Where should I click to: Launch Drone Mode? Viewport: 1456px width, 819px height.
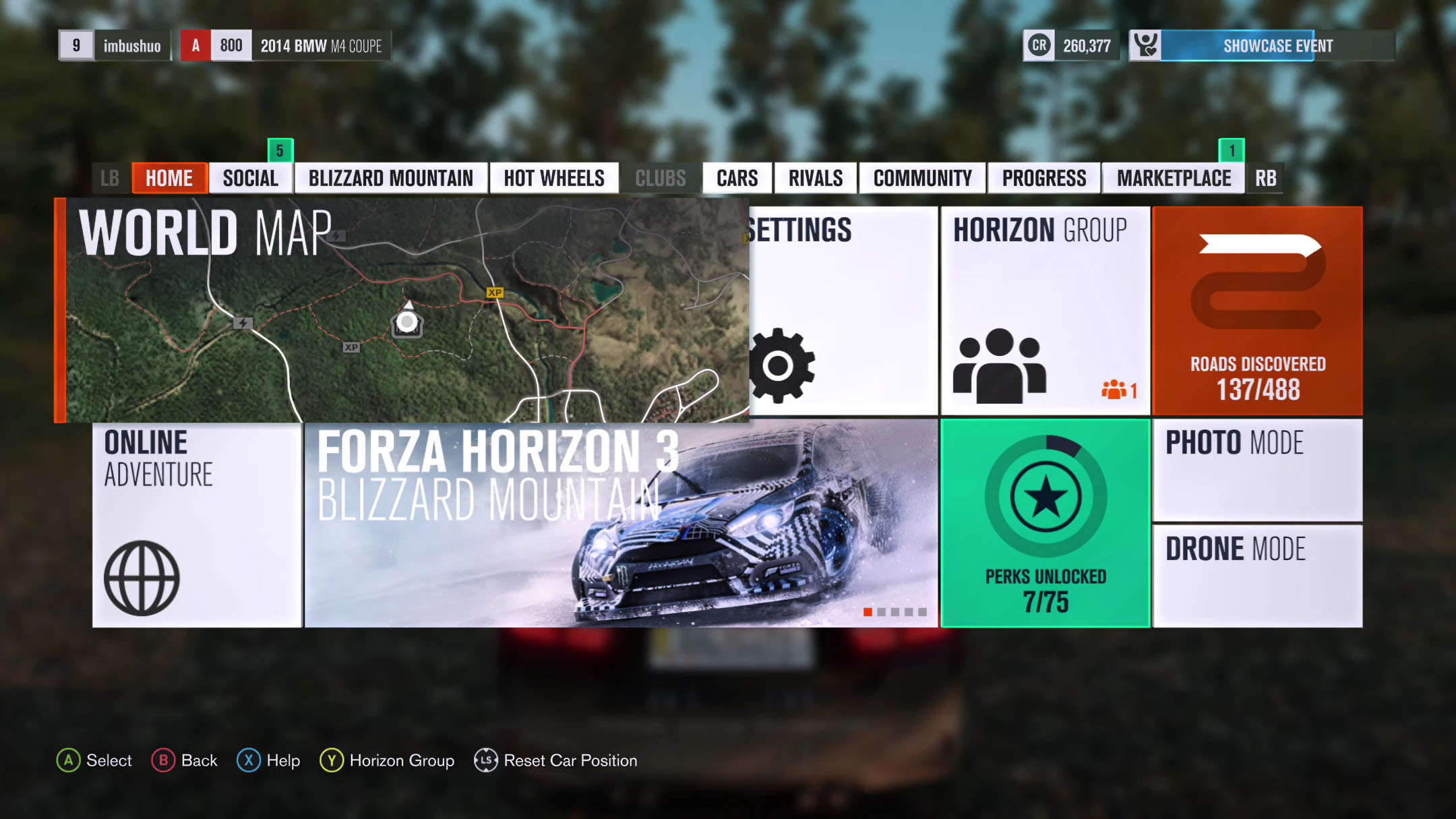click(1257, 576)
